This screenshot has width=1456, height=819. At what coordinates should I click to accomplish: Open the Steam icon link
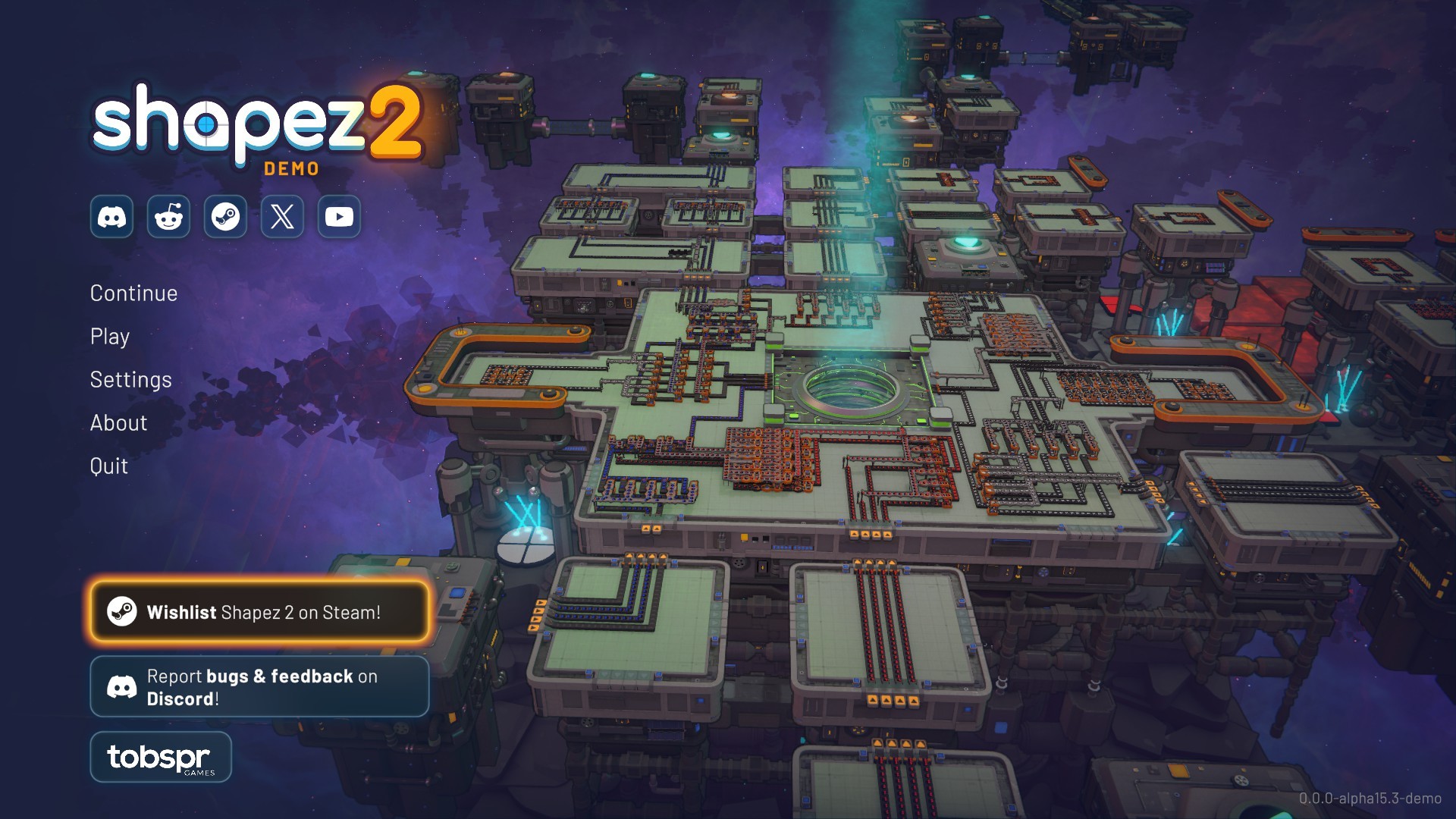point(225,218)
